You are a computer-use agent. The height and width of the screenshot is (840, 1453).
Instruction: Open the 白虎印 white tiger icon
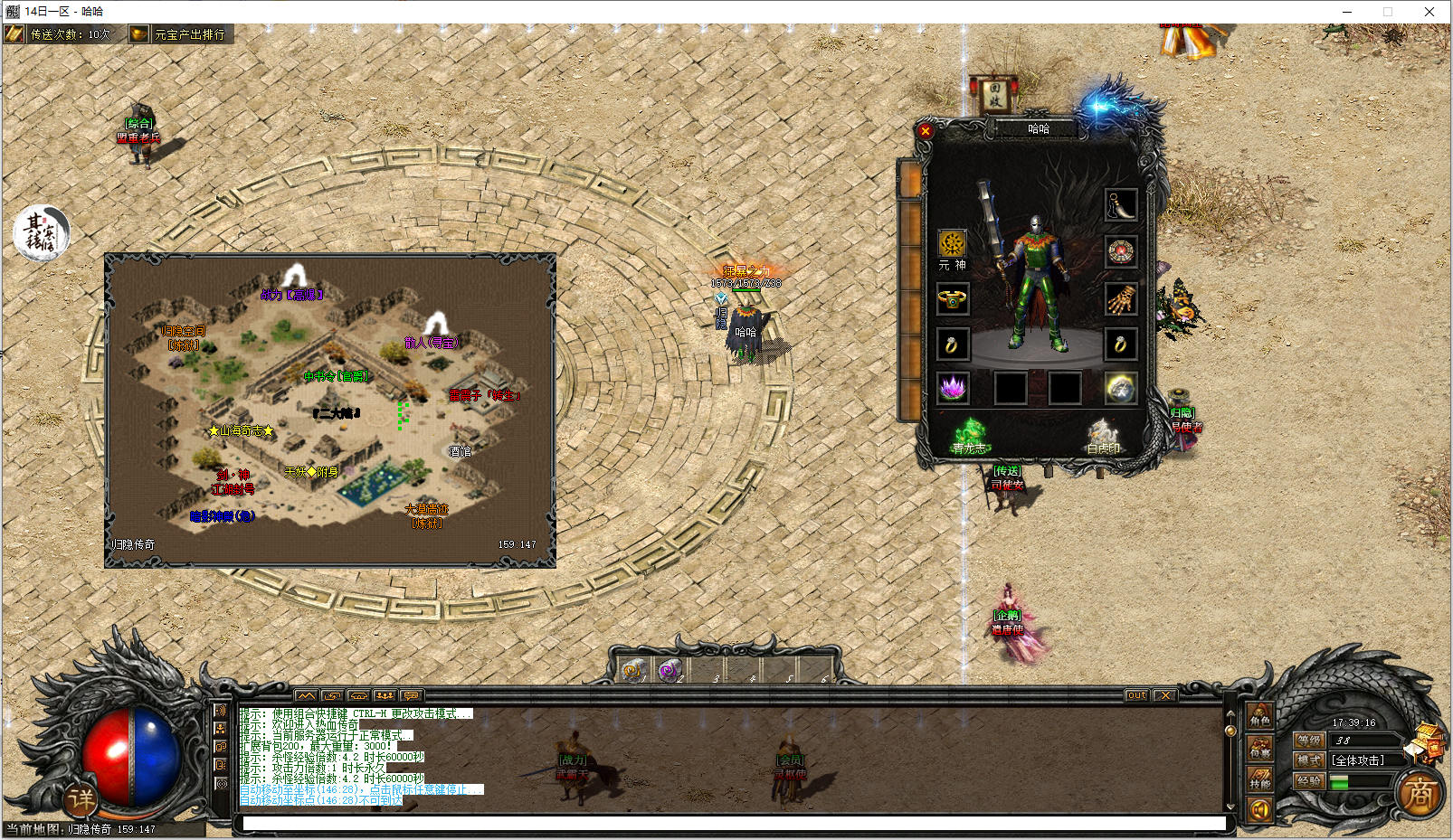[x=1103, y=435]
